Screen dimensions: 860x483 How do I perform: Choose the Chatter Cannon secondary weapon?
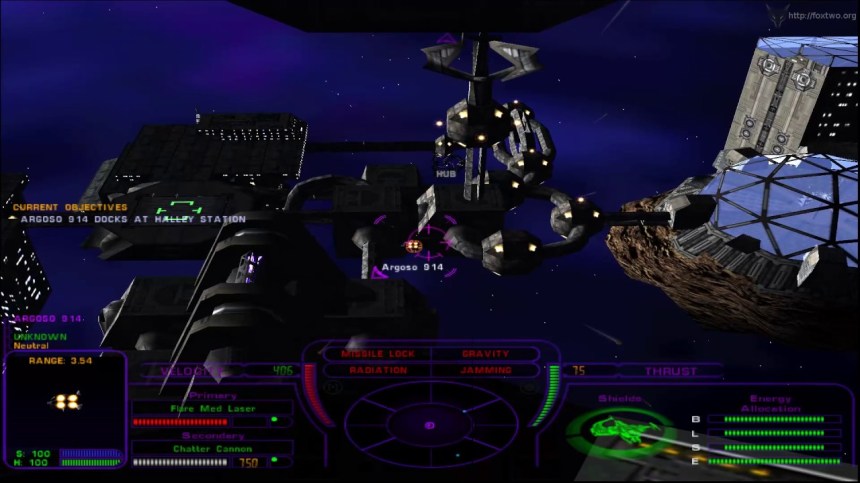212,448
